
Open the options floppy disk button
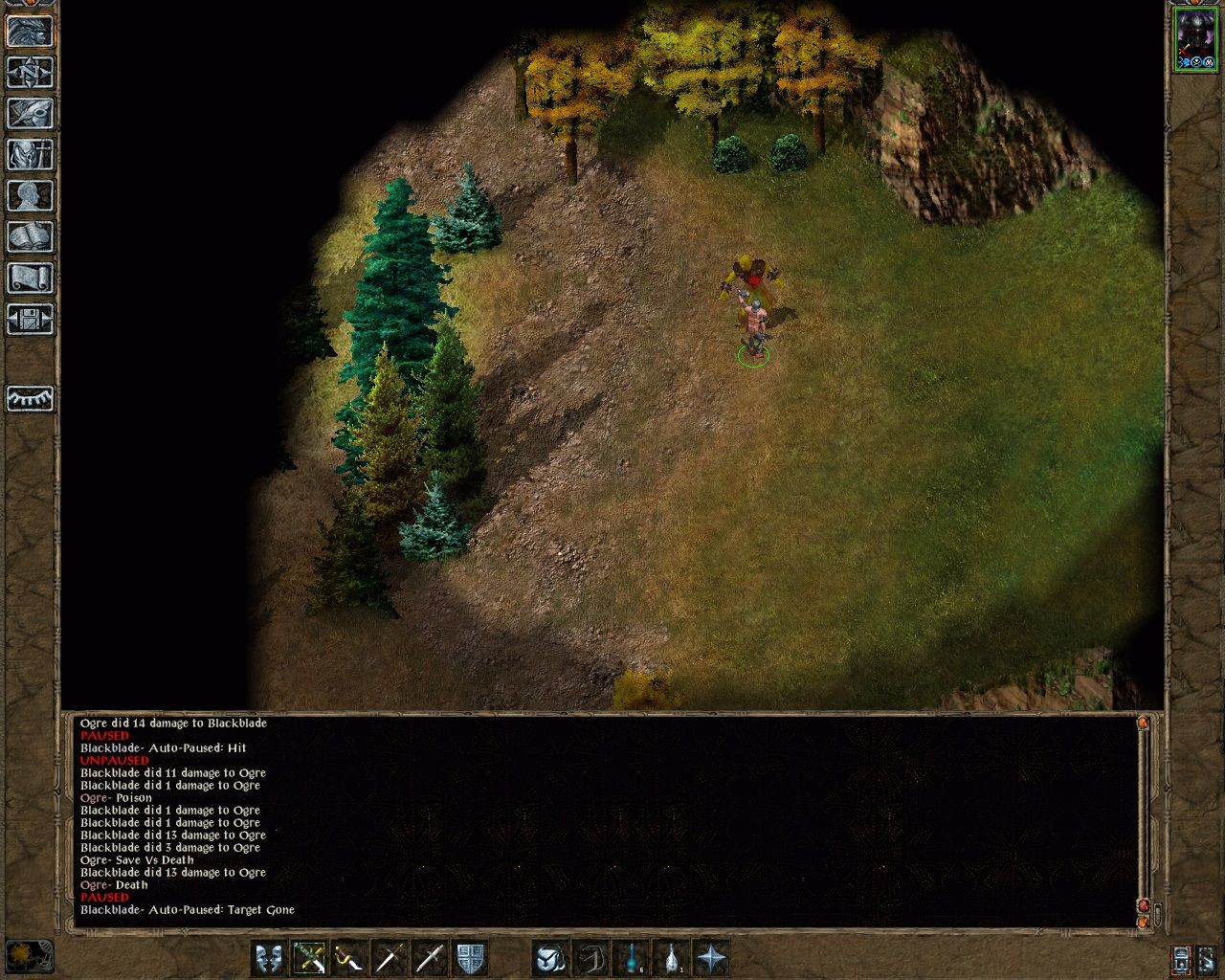(x=30, y=319)
